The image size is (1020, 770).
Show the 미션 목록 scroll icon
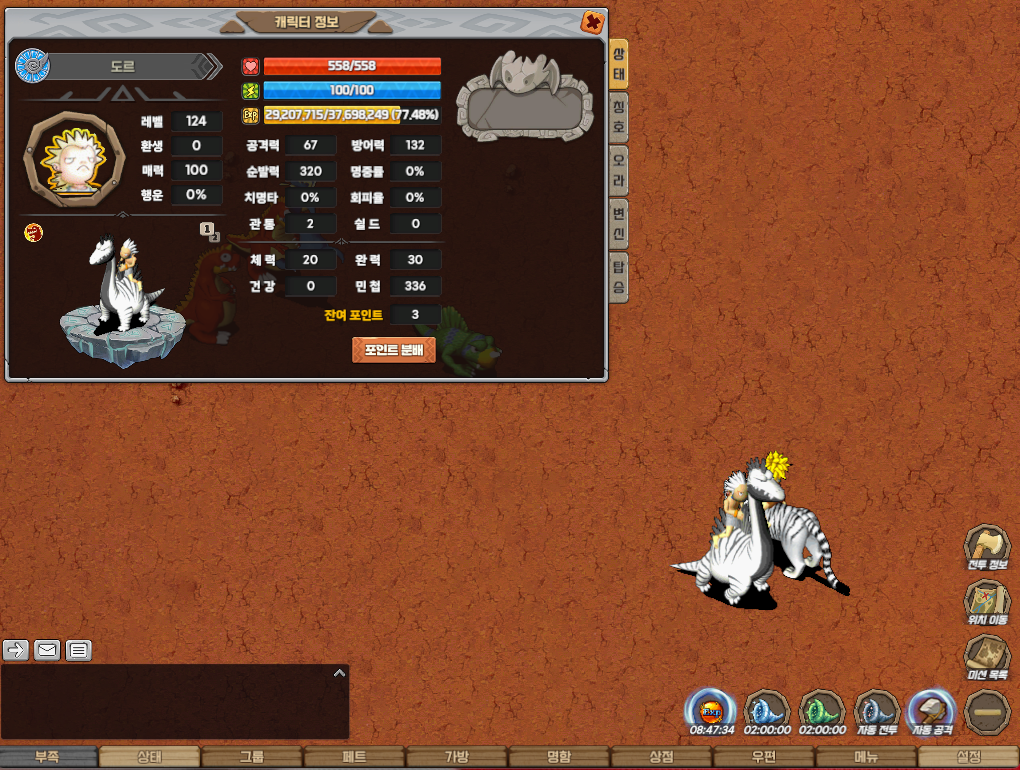pyautogui.click(x=986, y=659)
